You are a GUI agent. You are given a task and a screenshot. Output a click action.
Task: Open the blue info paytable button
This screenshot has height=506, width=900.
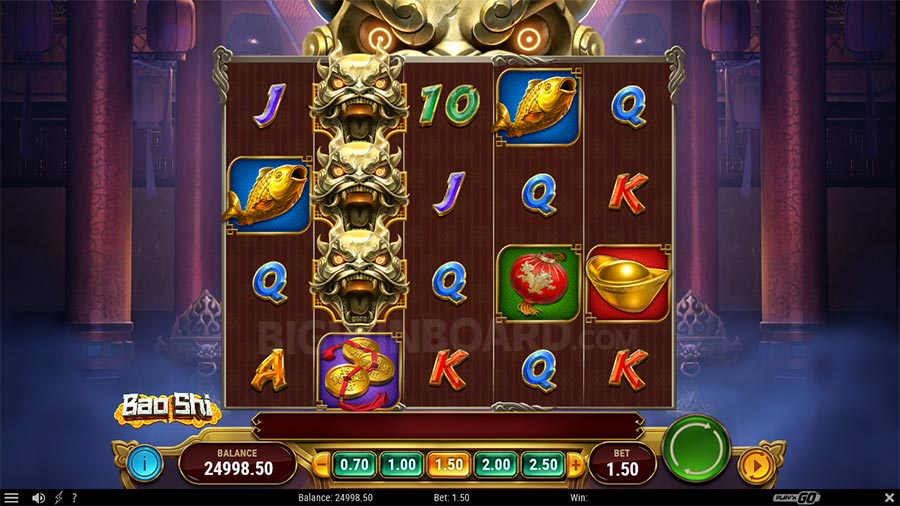tap(145, 464)
